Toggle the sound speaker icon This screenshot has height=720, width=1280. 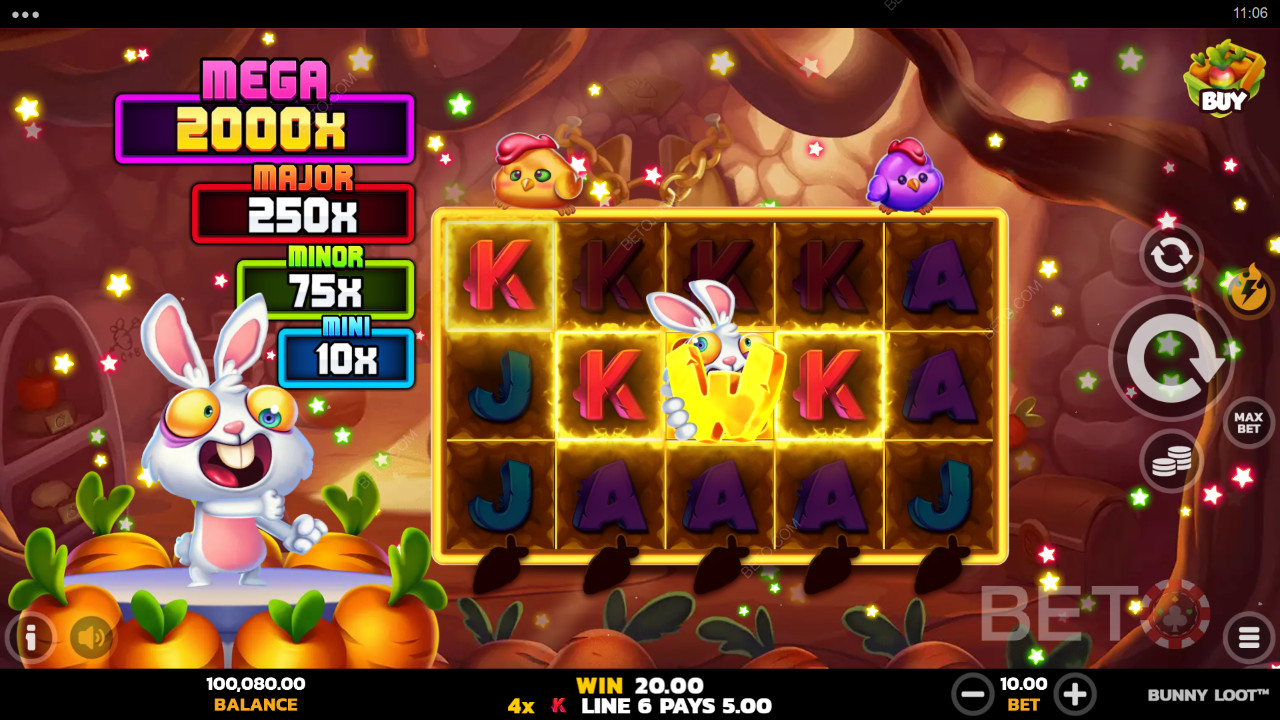click(91, 637)
